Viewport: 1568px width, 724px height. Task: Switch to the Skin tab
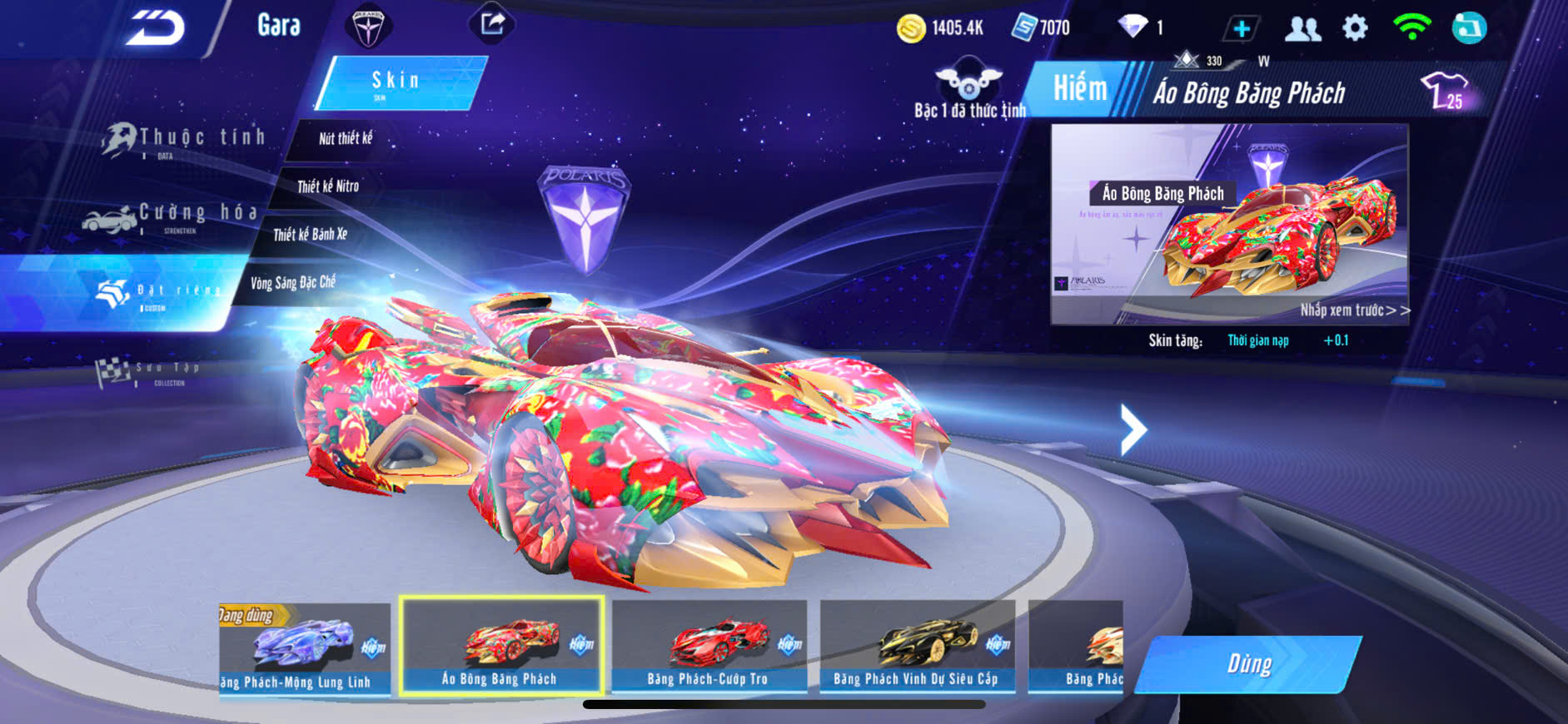[x=399, y=82]
